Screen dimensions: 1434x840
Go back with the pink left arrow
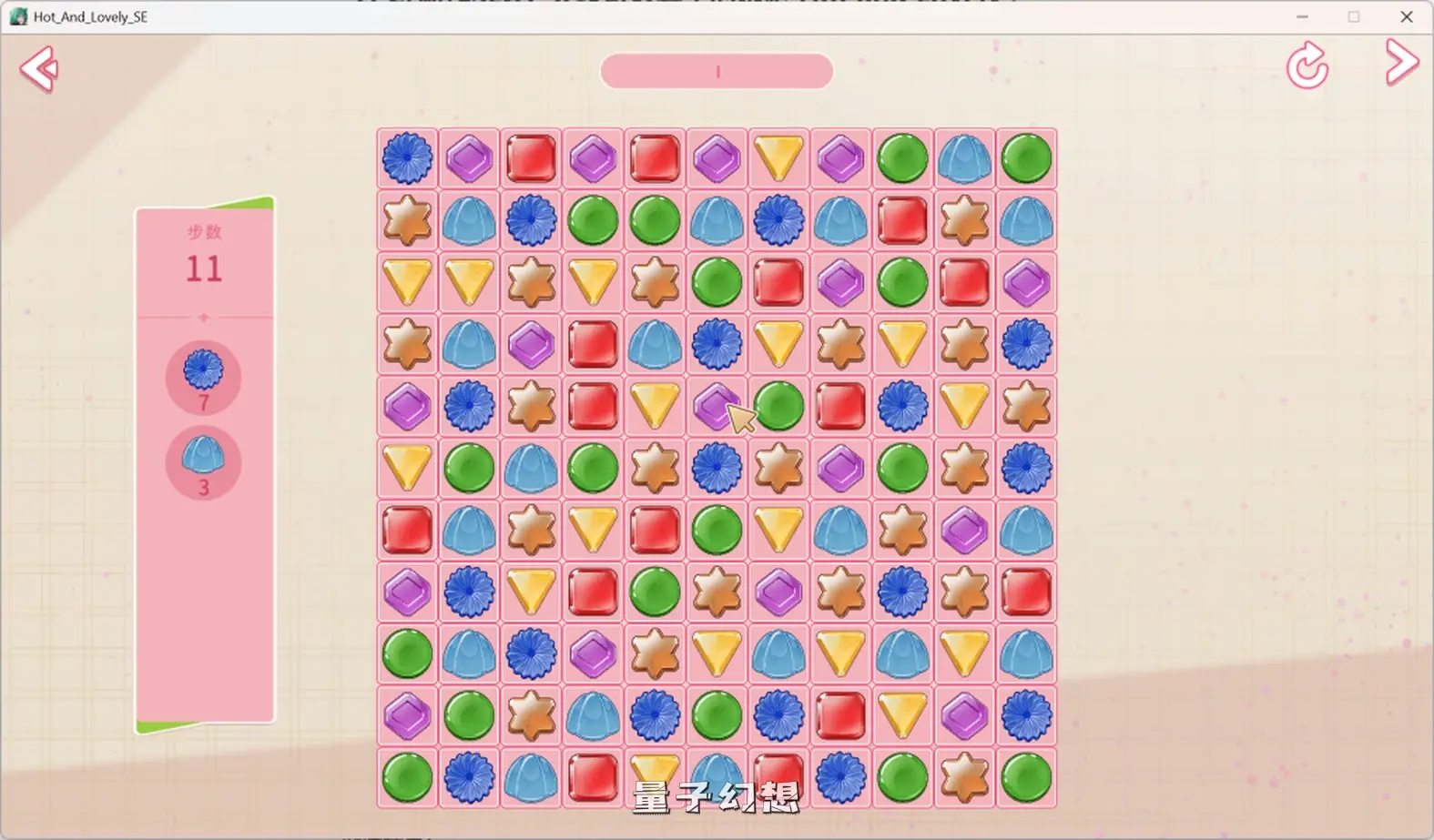coord(39,69)
